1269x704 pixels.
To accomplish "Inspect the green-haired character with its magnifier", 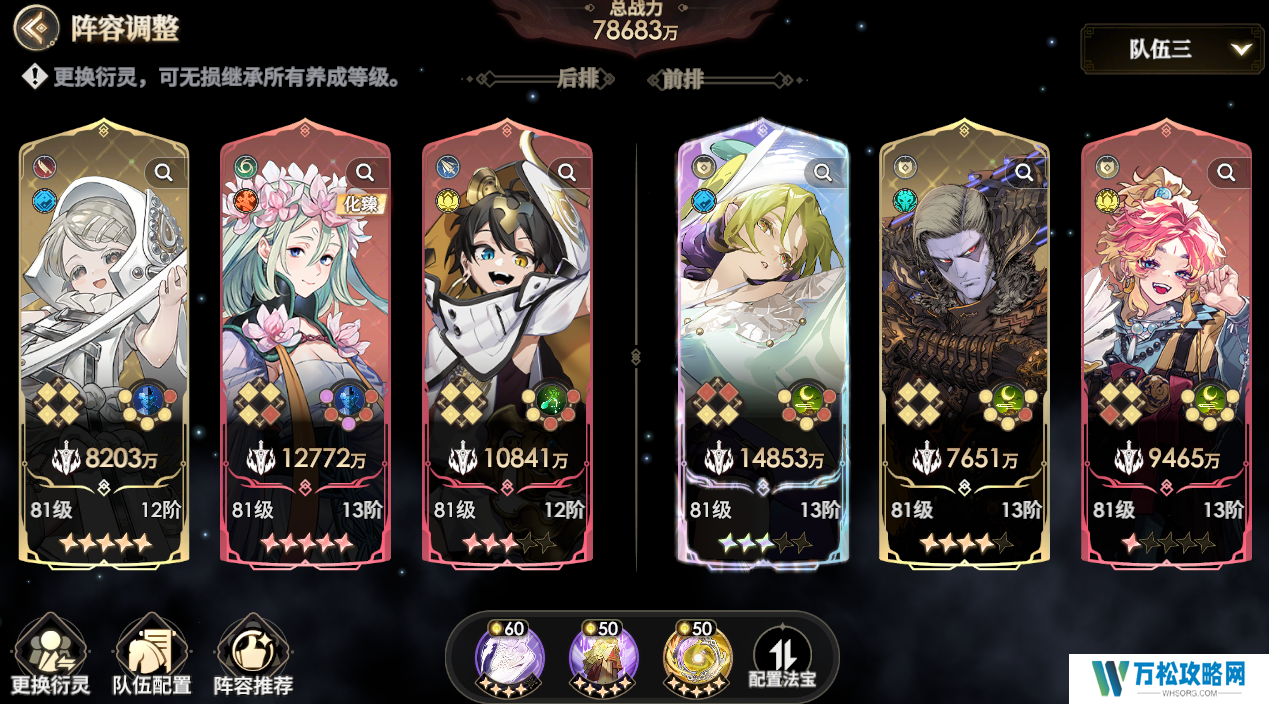I will [823, 173].
